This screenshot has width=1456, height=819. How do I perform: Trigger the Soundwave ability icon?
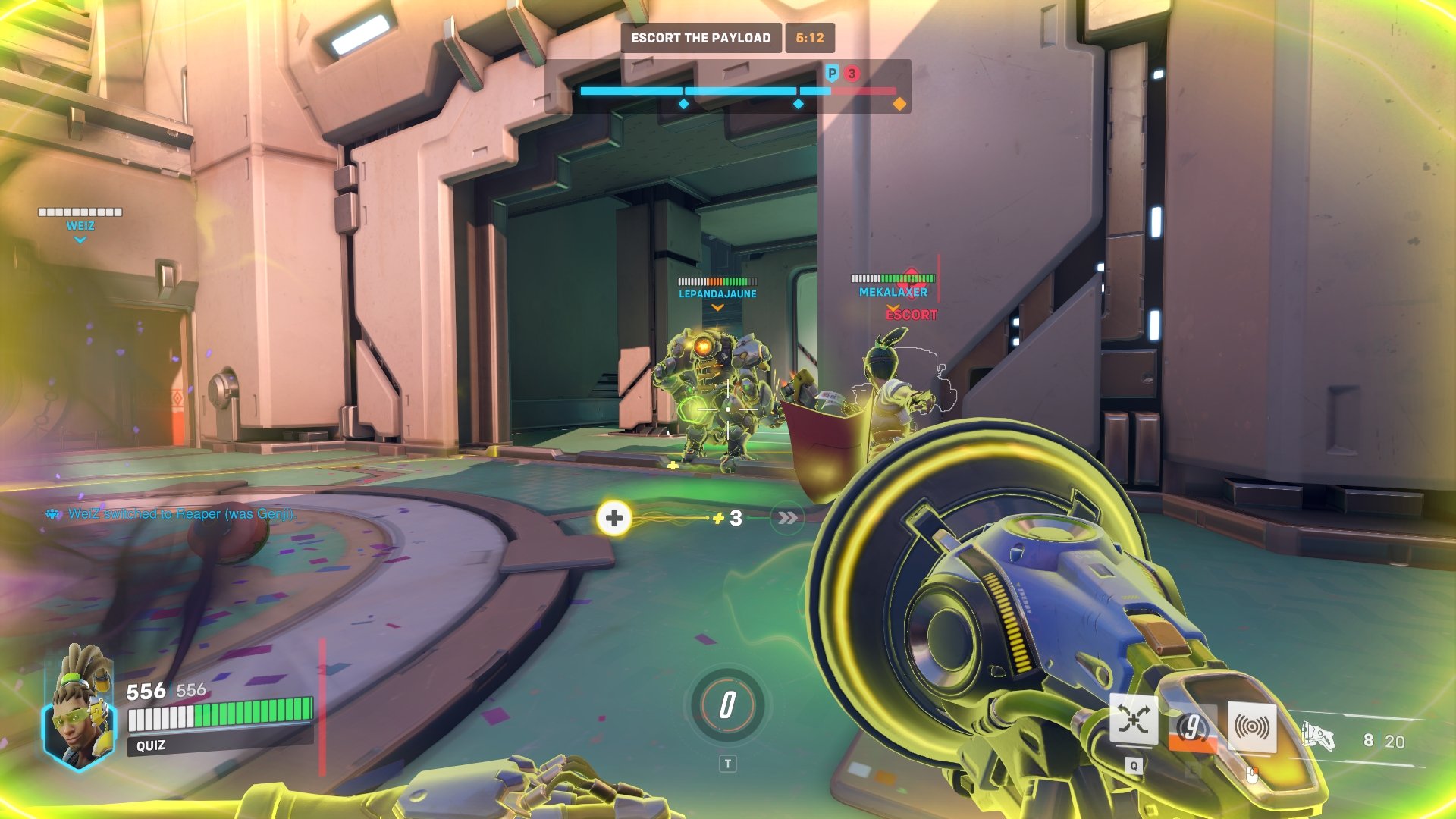[1251, 728]
